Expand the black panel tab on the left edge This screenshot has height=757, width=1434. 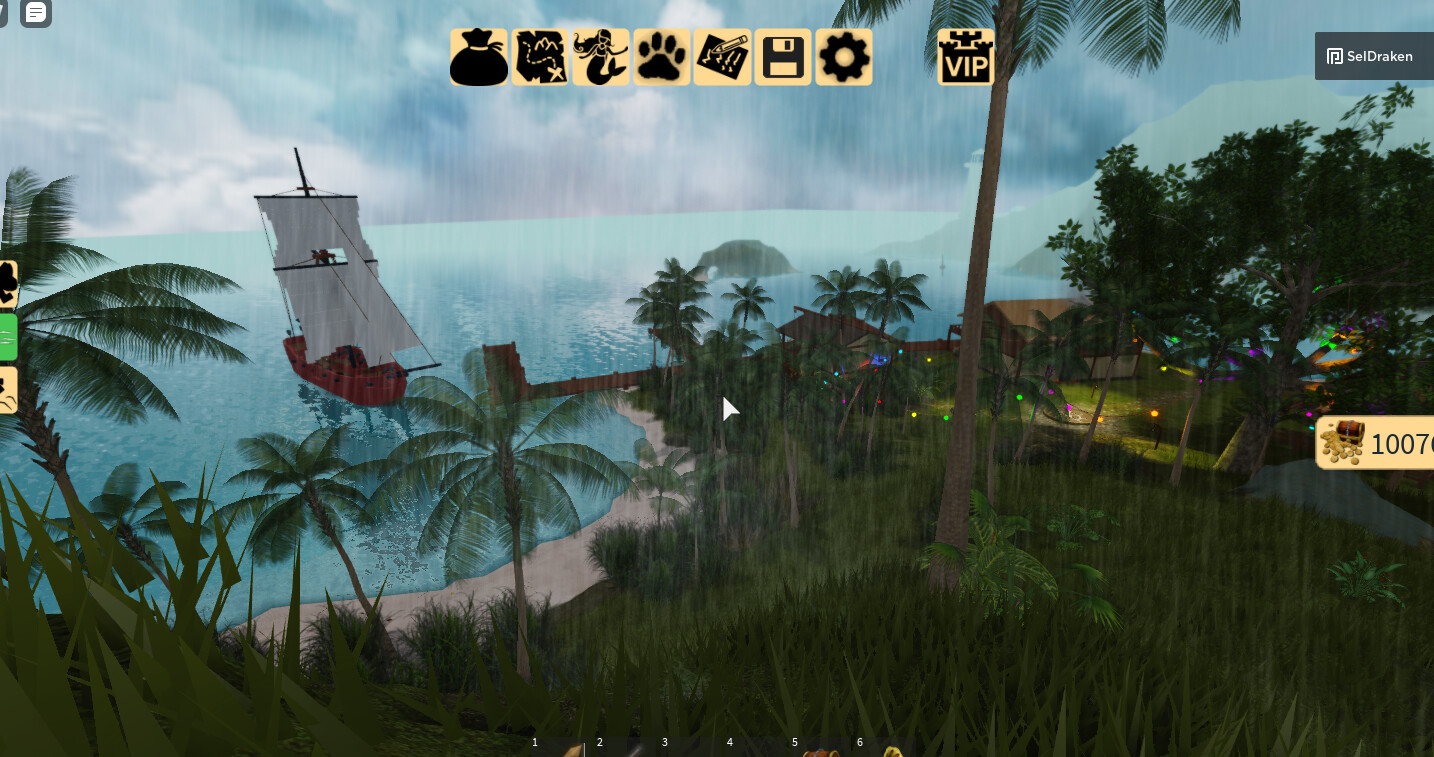pyautogui.click(x=8, y=283)
